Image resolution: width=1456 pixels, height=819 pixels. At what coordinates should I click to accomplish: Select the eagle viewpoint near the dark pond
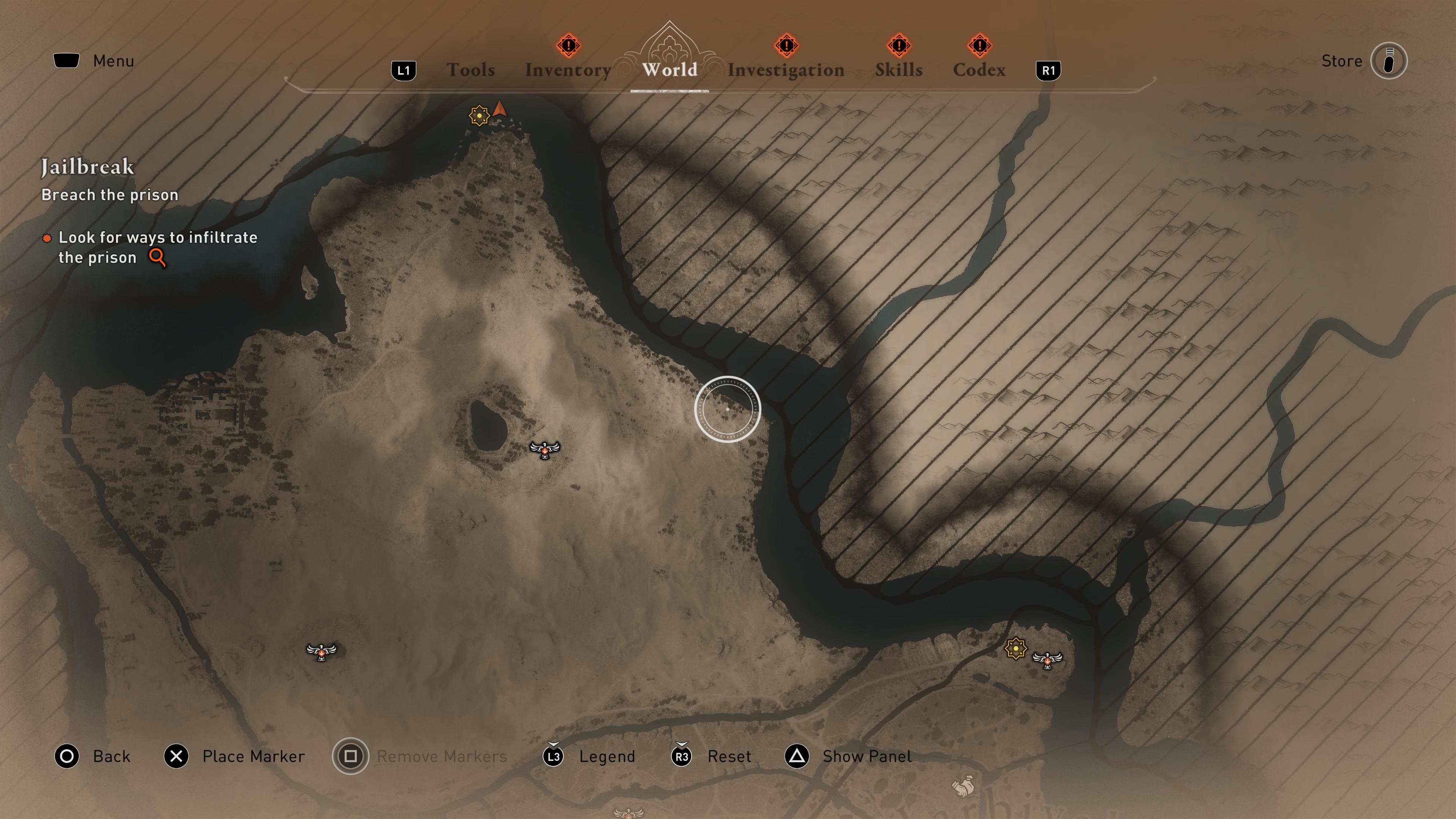pyautogui.click(x=545, y=449)
